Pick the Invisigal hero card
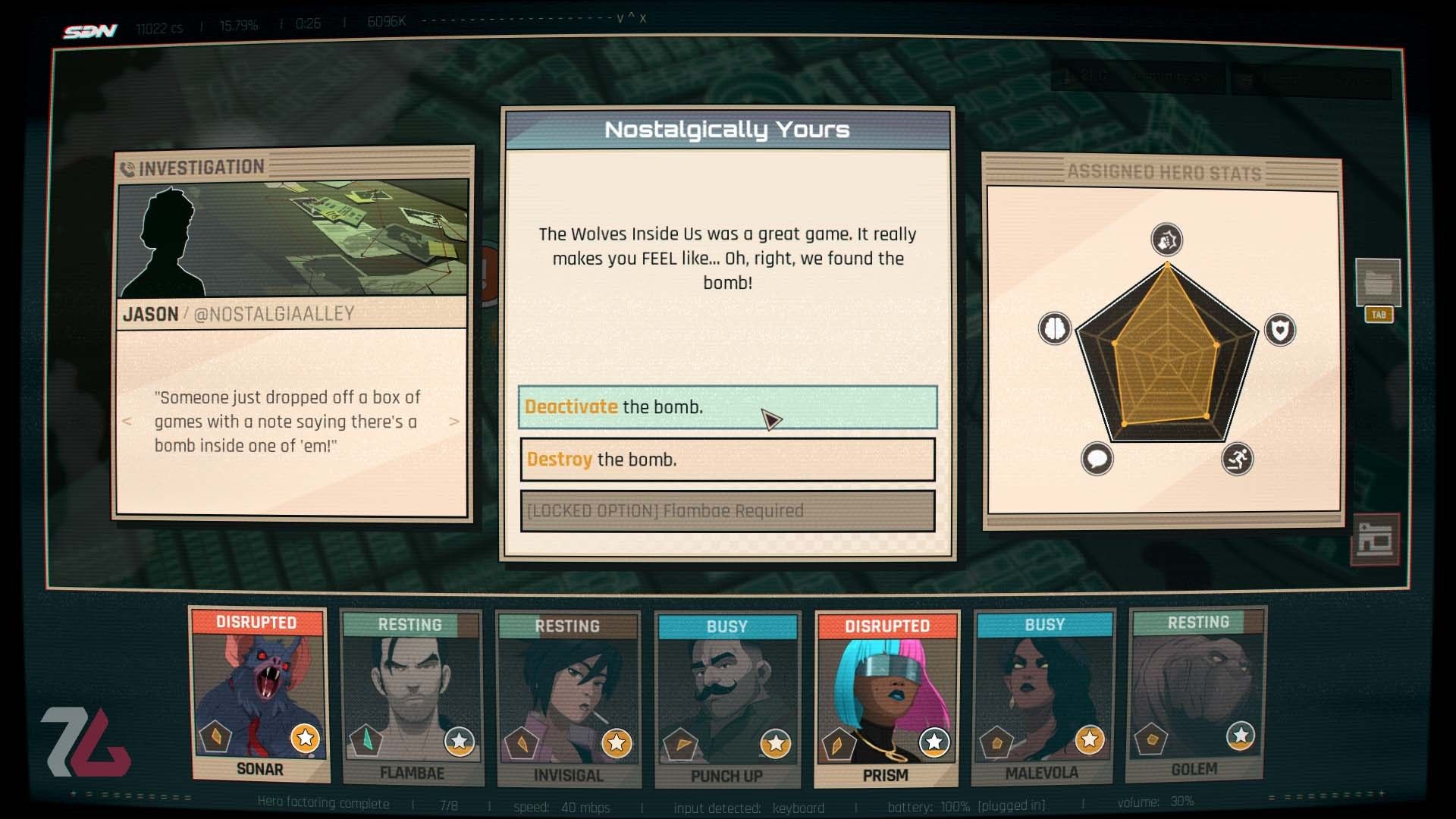The width and height of the screenshot is (1456, 819). [x=568, y=699]
